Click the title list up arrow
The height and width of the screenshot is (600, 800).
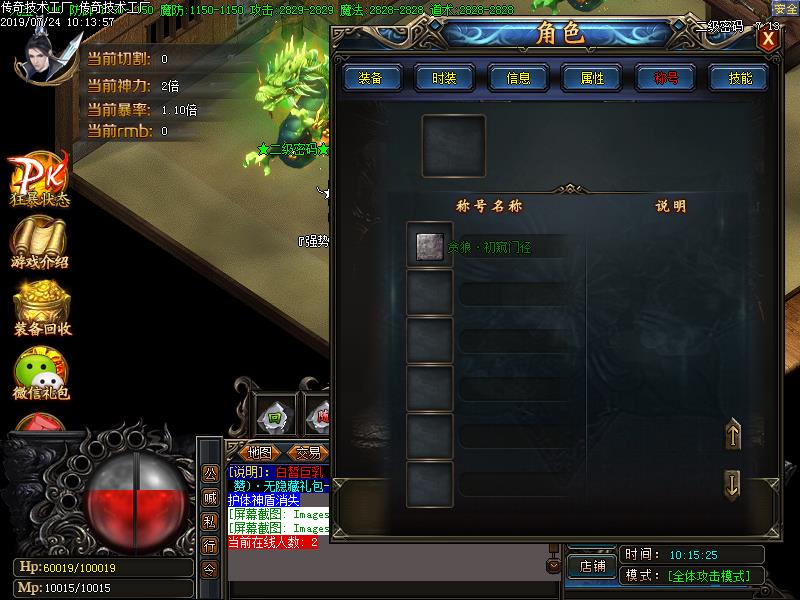(x=732, y=435)
